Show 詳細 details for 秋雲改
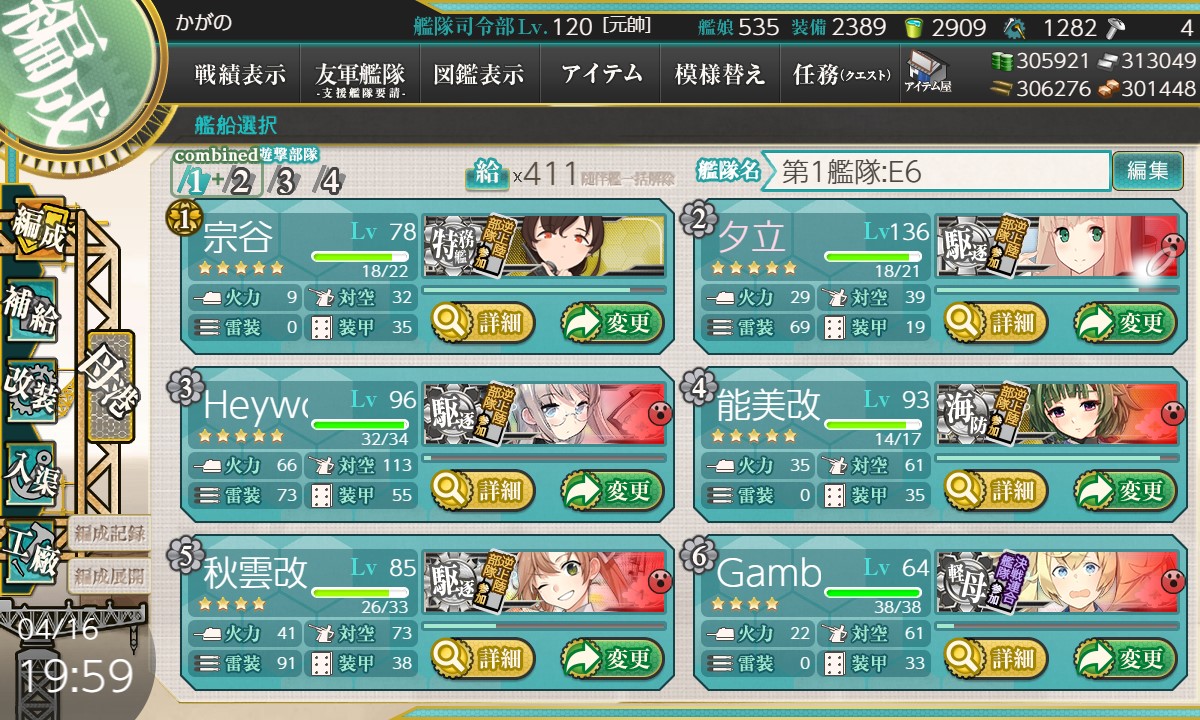1200x720 pixels. [x=484, y=659]
